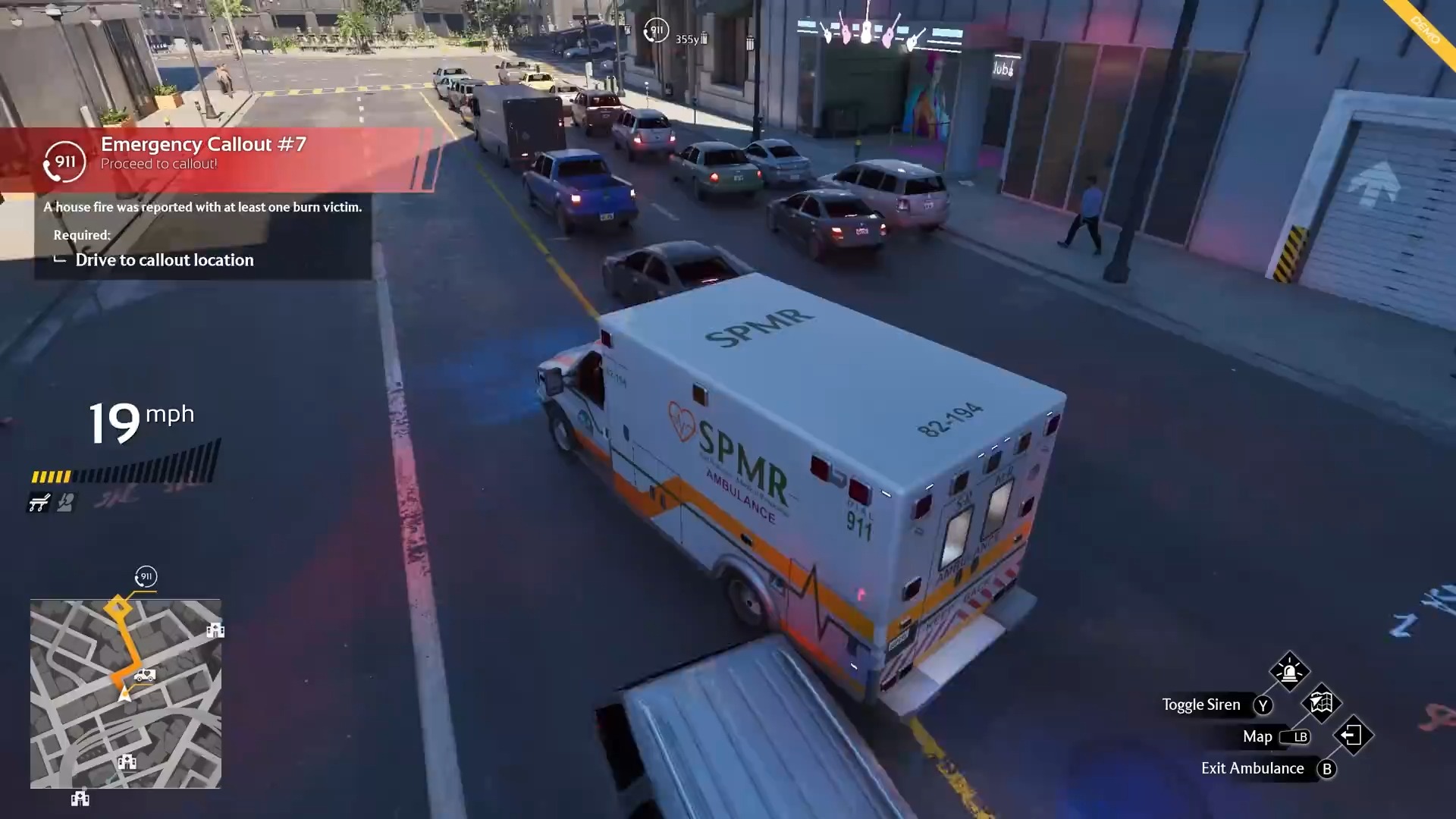Select the Drive to callout location objective
The width and height of the screenshot is (1456, 819).
(x=164, y=259)
